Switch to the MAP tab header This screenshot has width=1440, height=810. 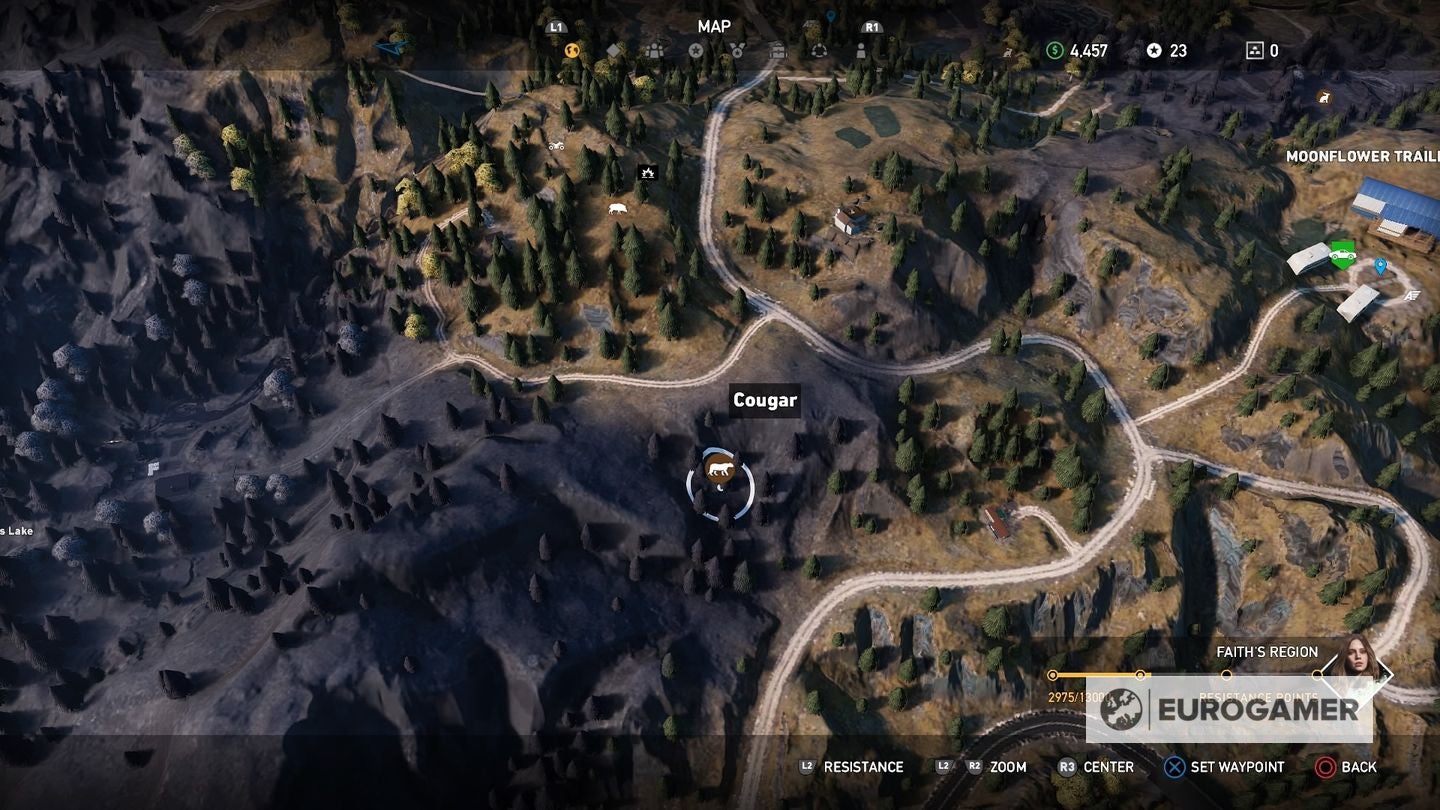click(x=714, y=26)
